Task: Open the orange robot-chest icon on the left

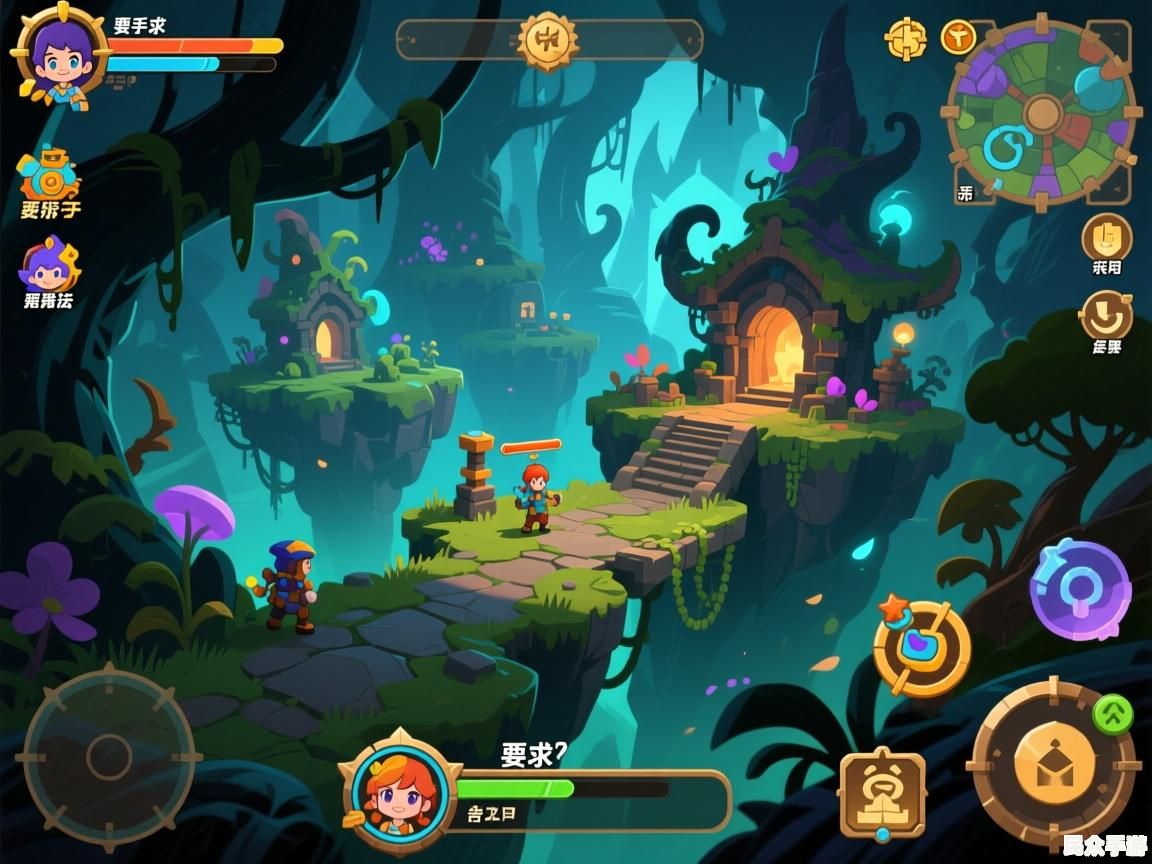Action: (x=49, y=177)
